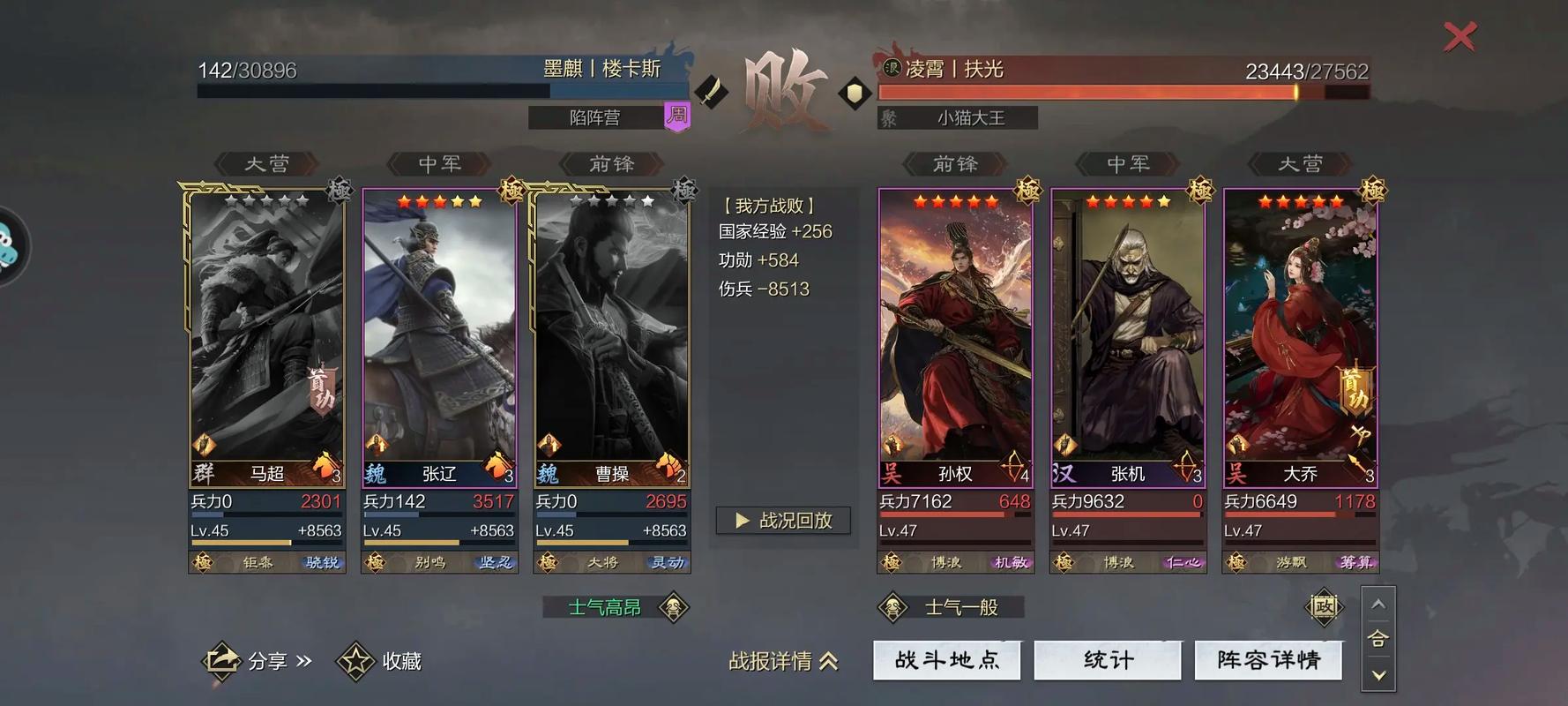The height and width of the screenshot is (706, 1568).
Task: Open 战斗地点 to view battle location
Action: pos(946,660)
